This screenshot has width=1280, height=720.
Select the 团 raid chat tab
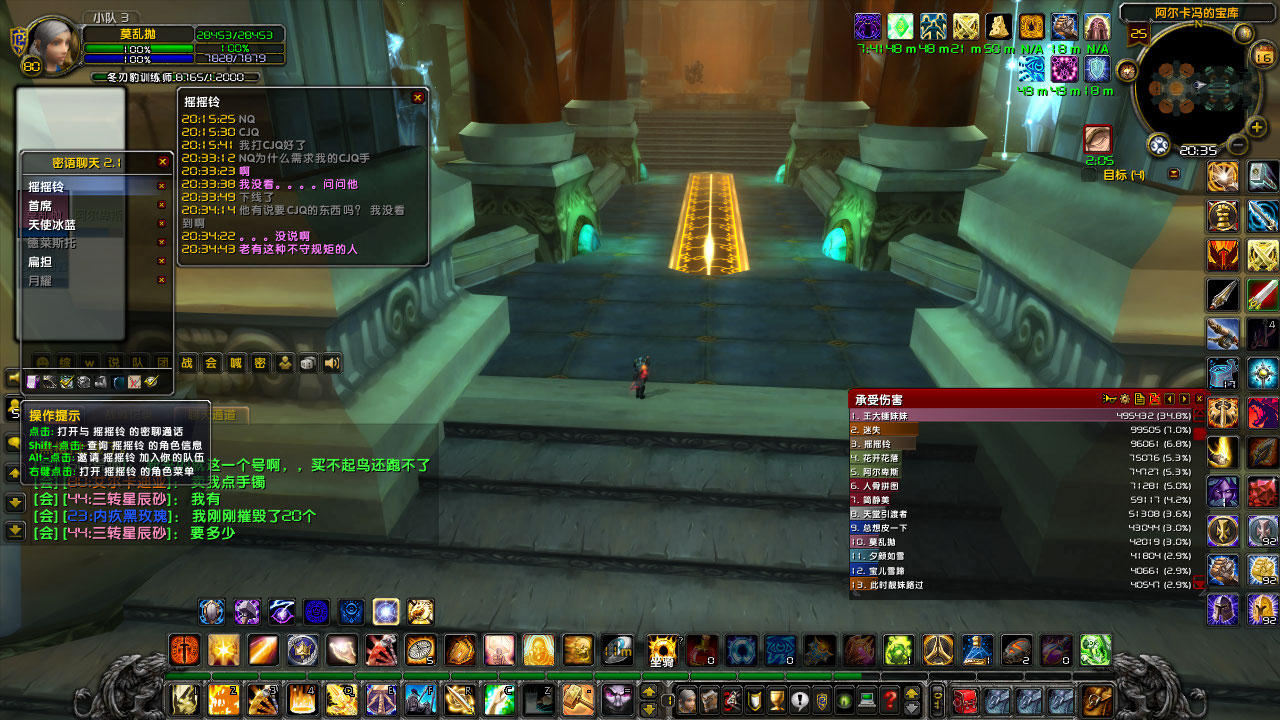[x=165, y=364]
